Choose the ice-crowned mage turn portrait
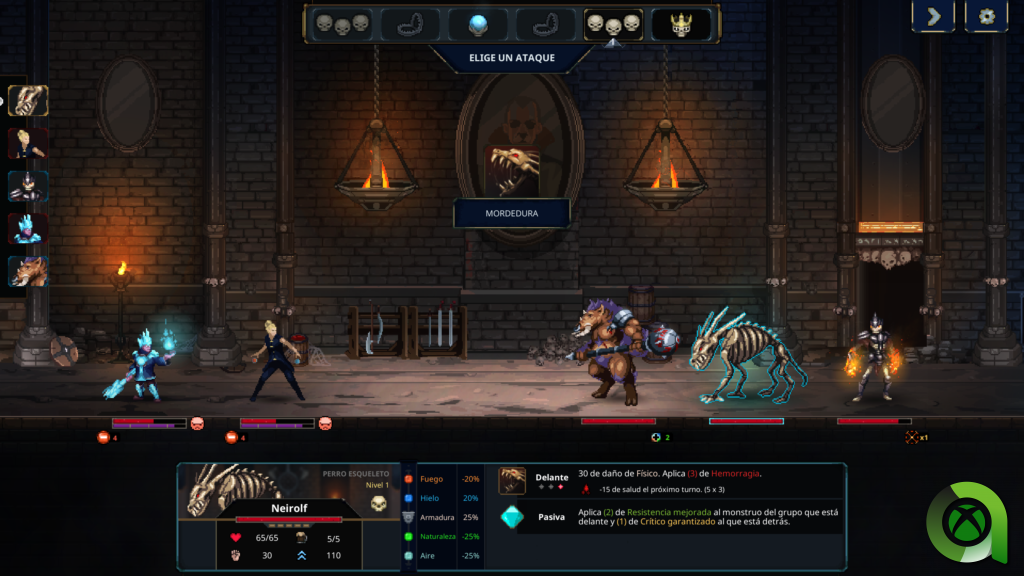 pyautogui.click(x=28, y=229)
